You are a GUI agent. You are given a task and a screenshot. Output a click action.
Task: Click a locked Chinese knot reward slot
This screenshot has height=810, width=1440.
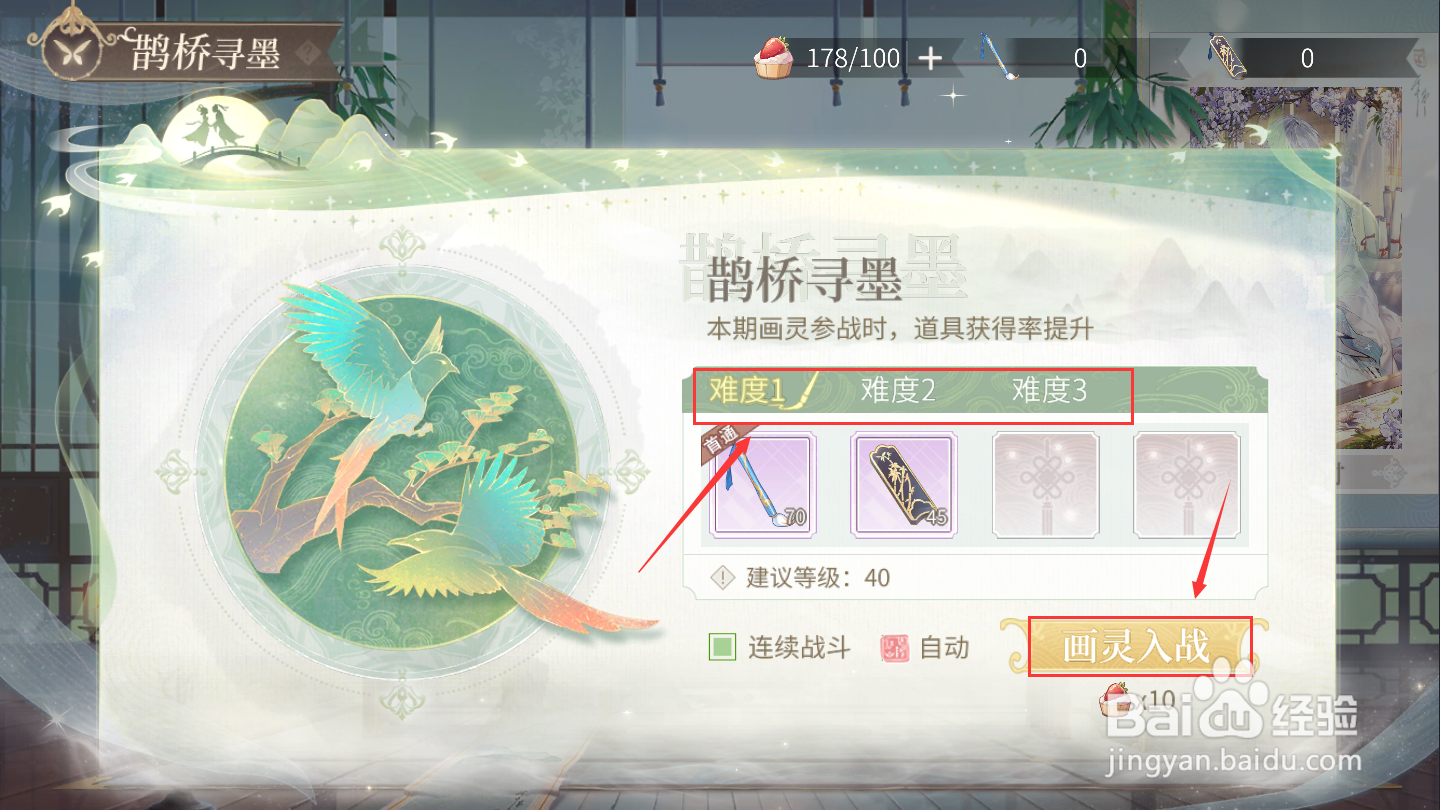pyautogui.click(x=1045, y=485)
